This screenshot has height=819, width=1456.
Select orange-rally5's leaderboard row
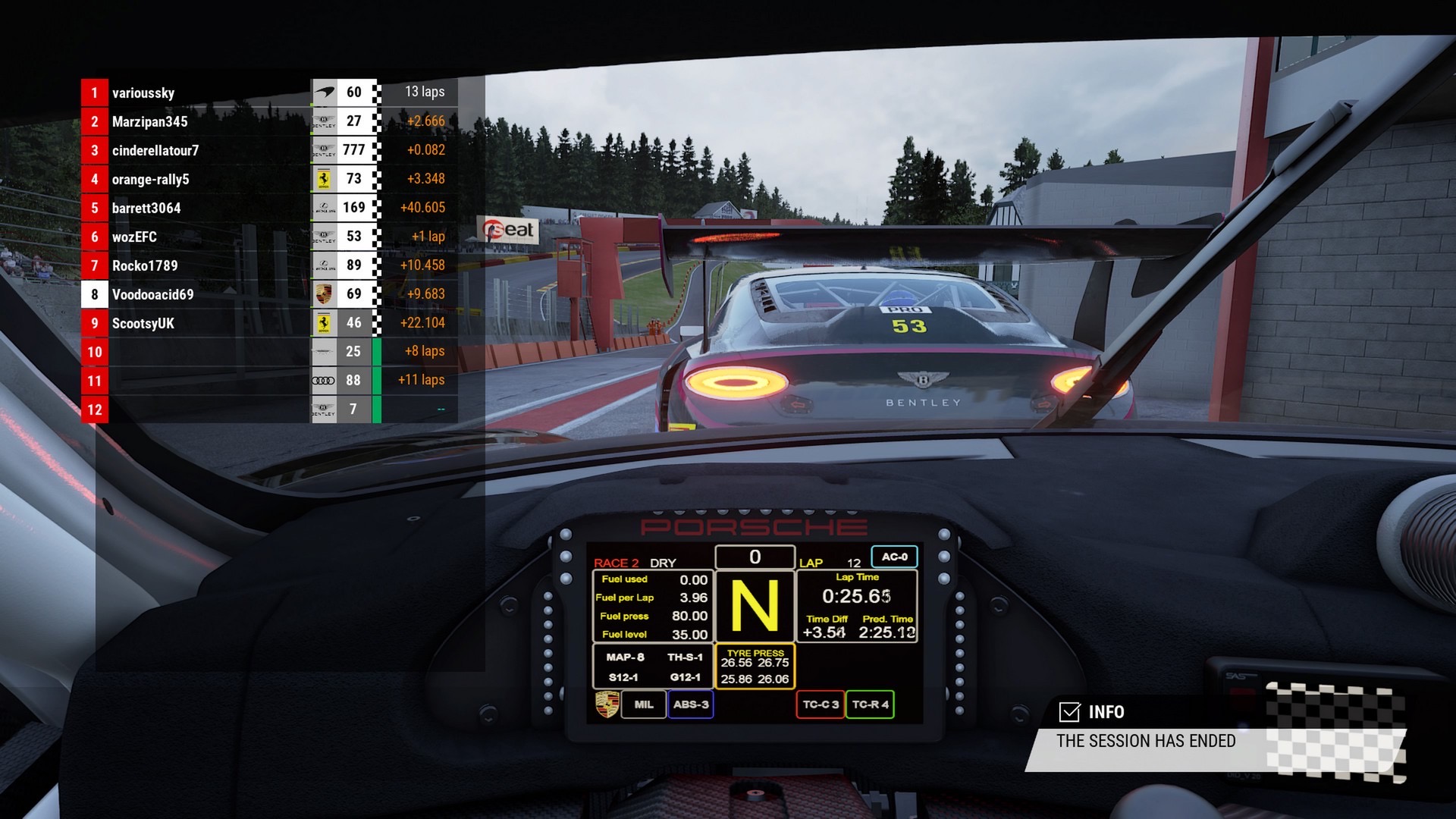150,179
